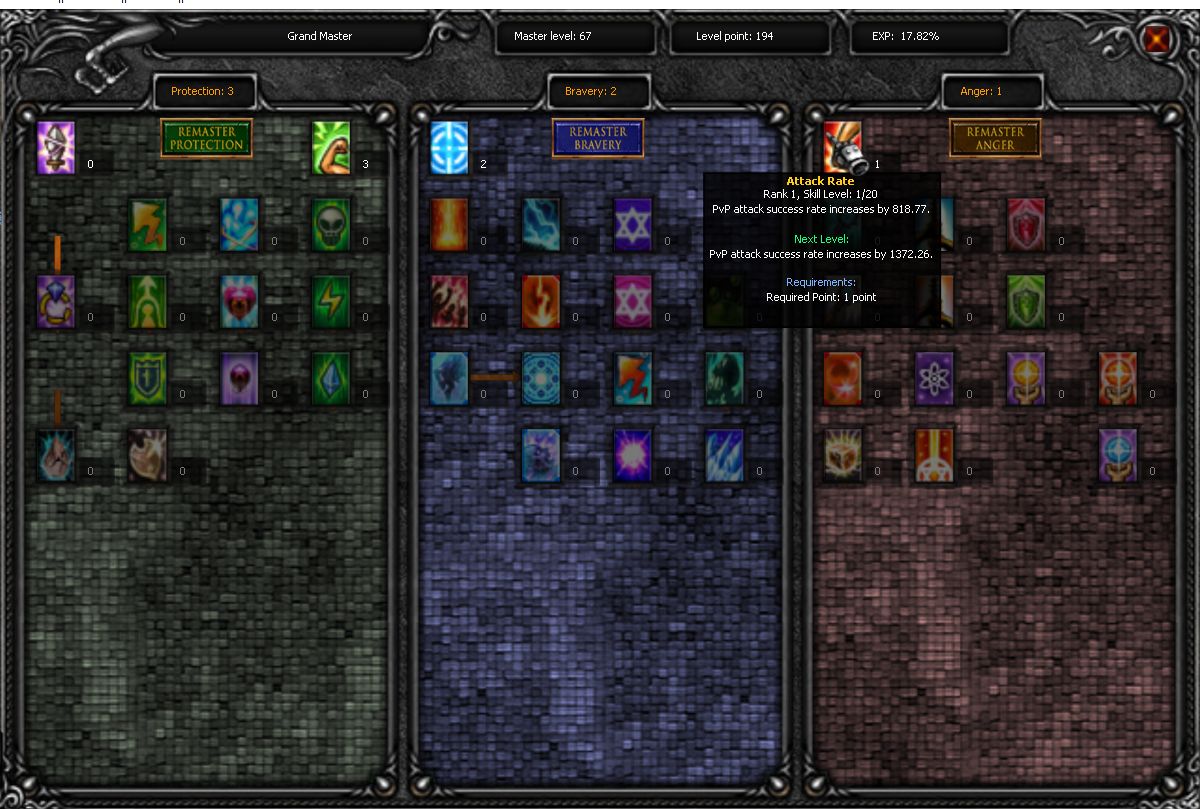Select the green lightning bolt skill
The image size is (1200, 809).
point(331,302)
